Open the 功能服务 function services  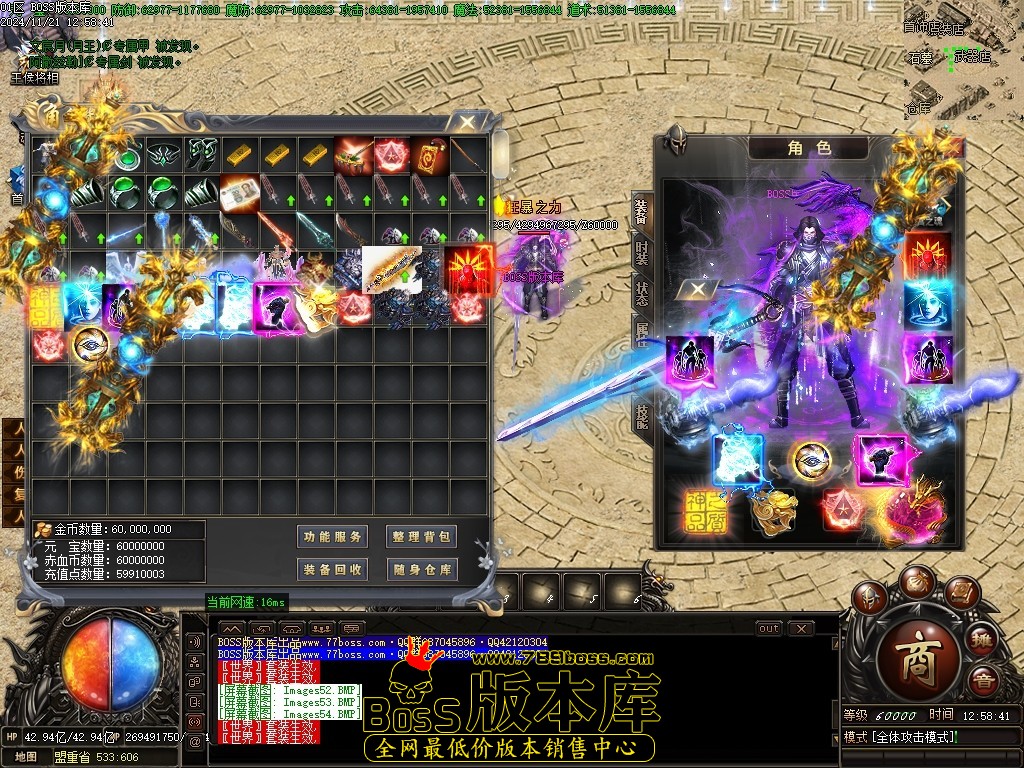click(334, 537)
